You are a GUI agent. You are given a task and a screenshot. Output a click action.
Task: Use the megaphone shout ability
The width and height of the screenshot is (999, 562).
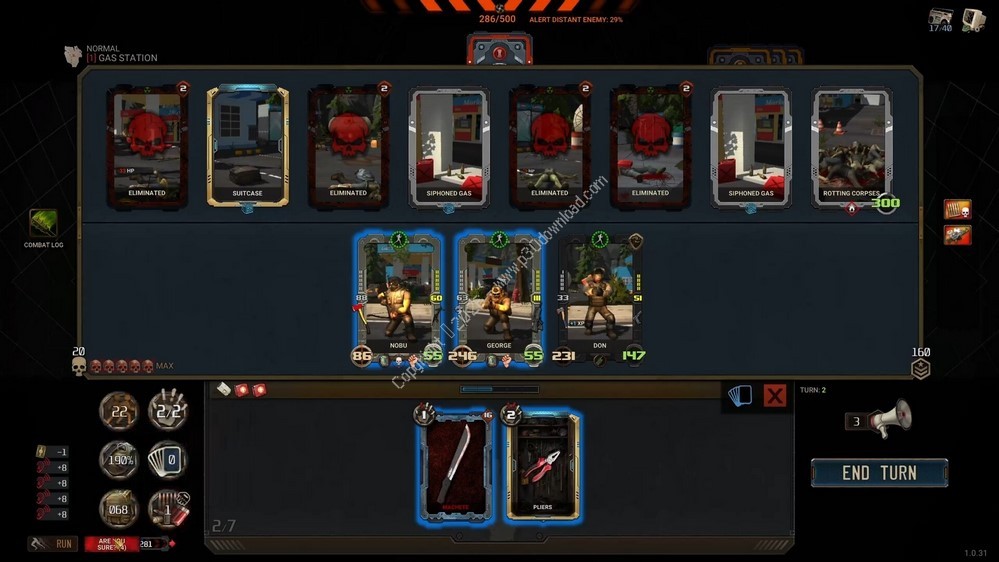coord(888,420)
